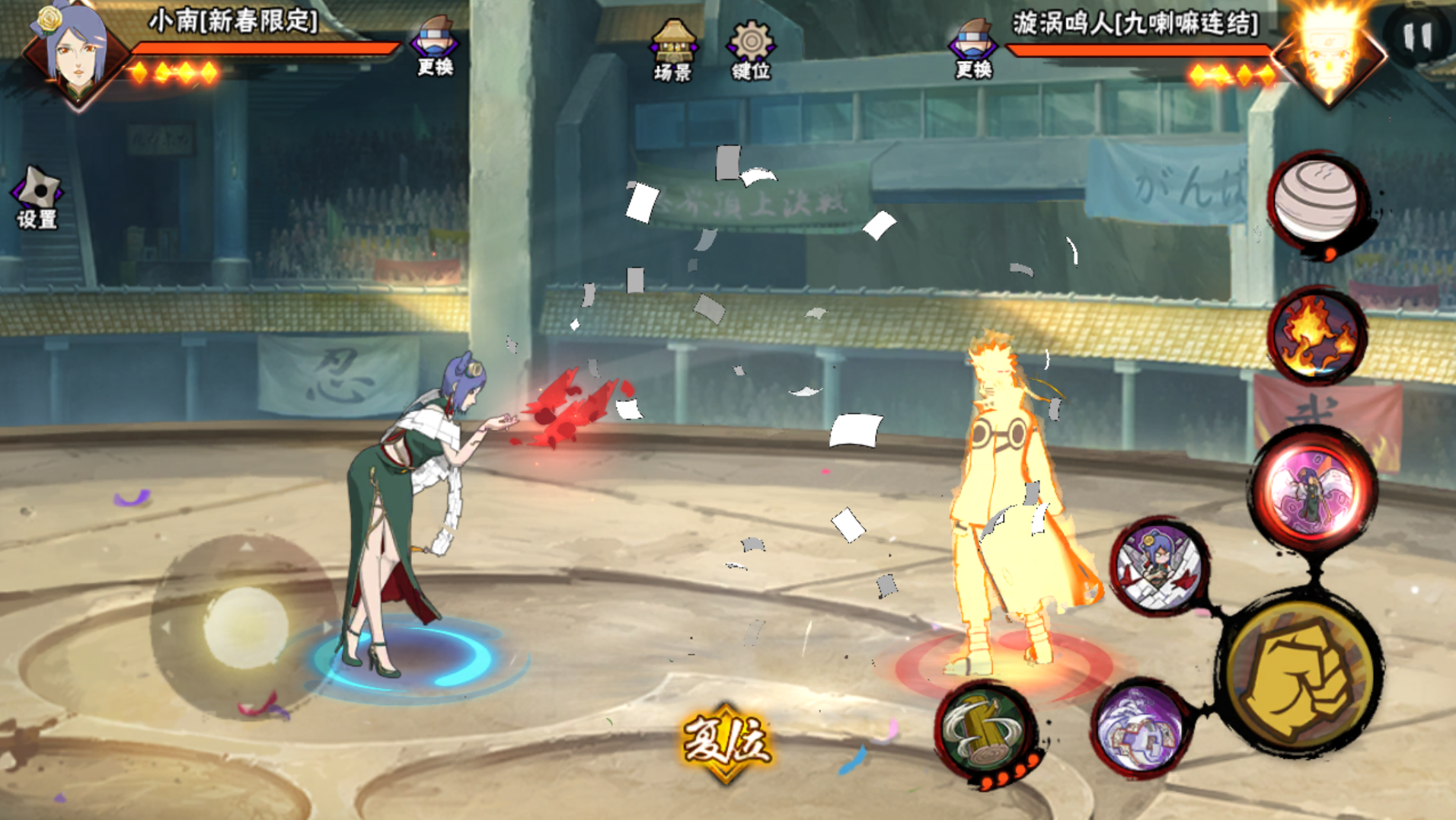Tap the virtual joystick knob
Screen dimensions: 1456x820
click(x=245, y=626)
